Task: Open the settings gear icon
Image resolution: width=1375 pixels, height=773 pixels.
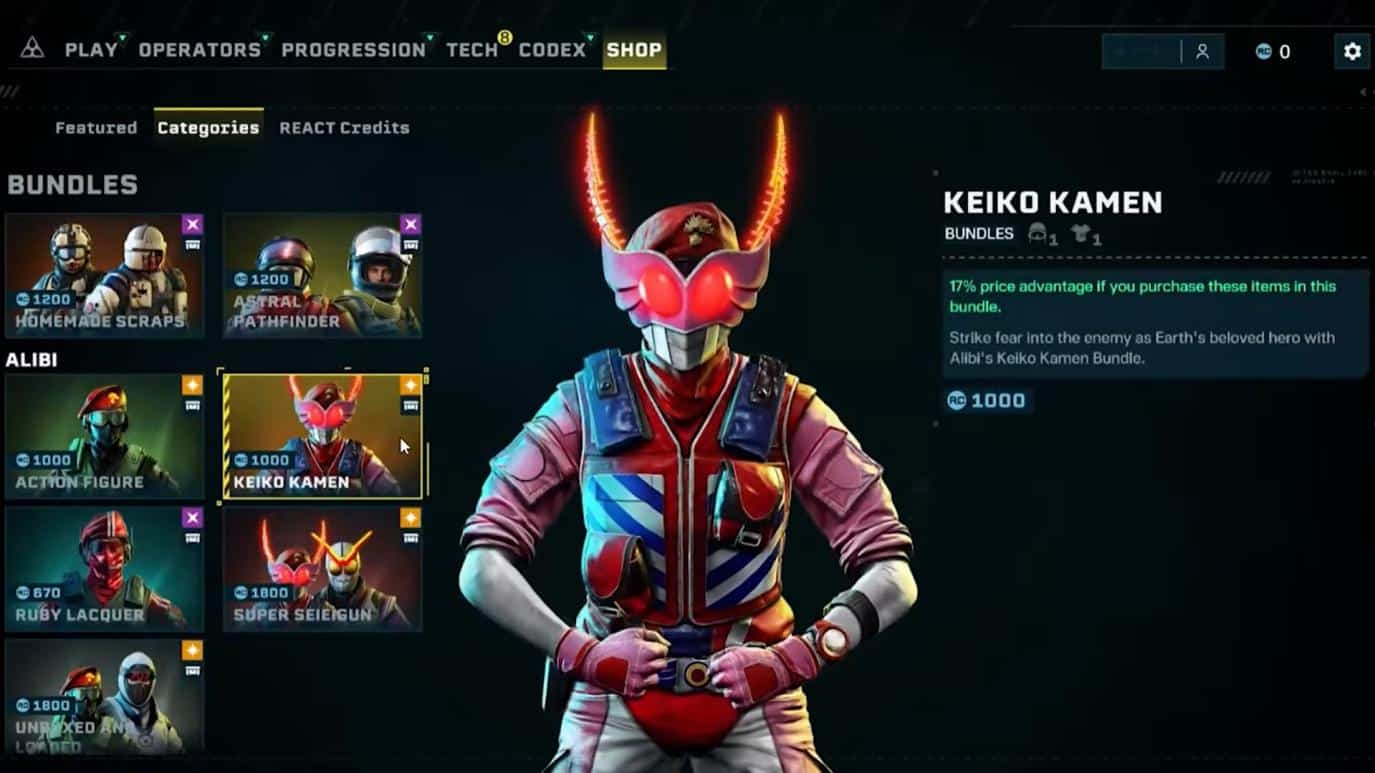Action: click(x=1352, y=51)
